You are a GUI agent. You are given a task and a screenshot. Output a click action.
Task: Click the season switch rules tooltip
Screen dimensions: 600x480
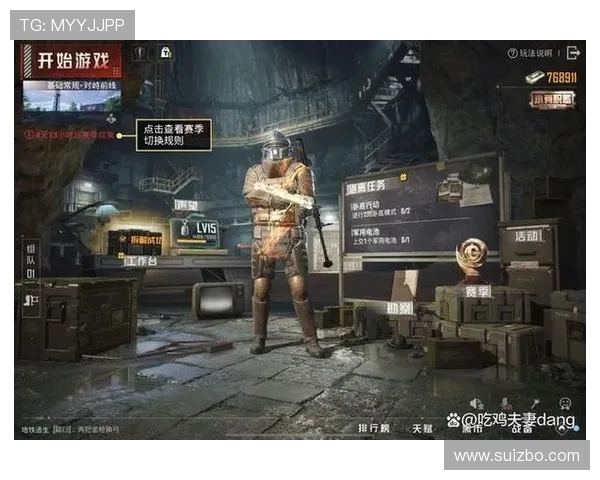[175, 134]
